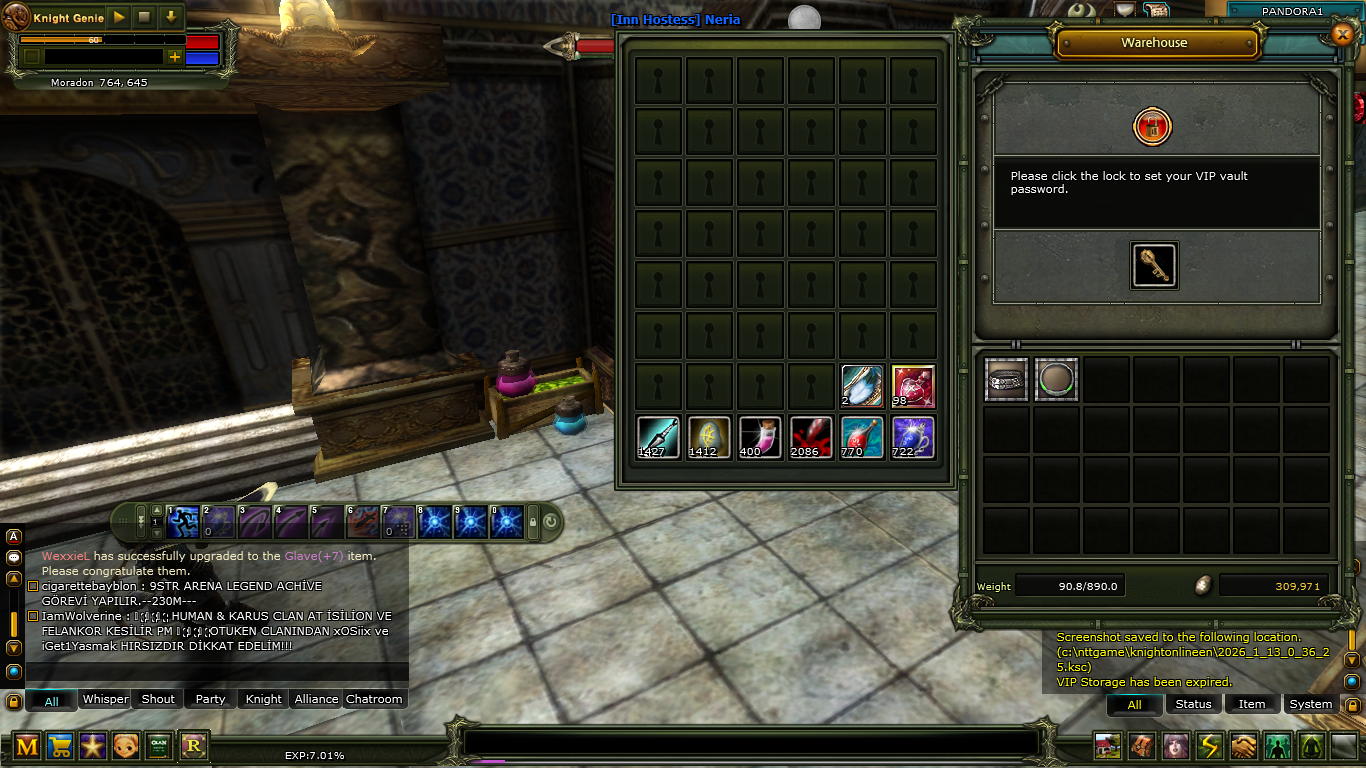Activate the running man skill in hotbar

182,521
